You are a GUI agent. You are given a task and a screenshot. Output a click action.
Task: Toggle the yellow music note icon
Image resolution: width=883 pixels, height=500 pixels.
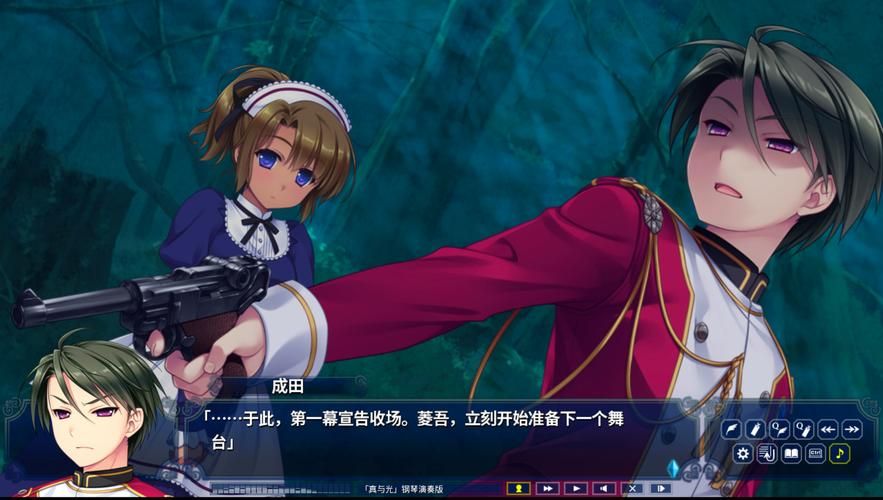pos(839,453)
